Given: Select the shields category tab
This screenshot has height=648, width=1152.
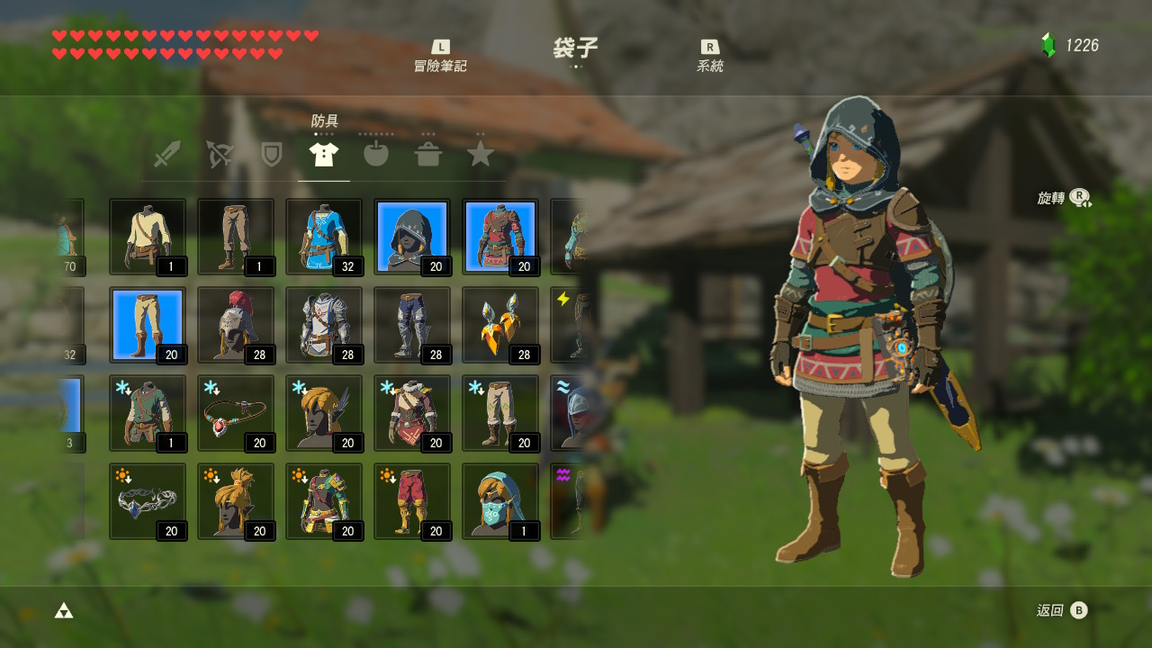Looking at the screenshot, I should click(271, 154).
